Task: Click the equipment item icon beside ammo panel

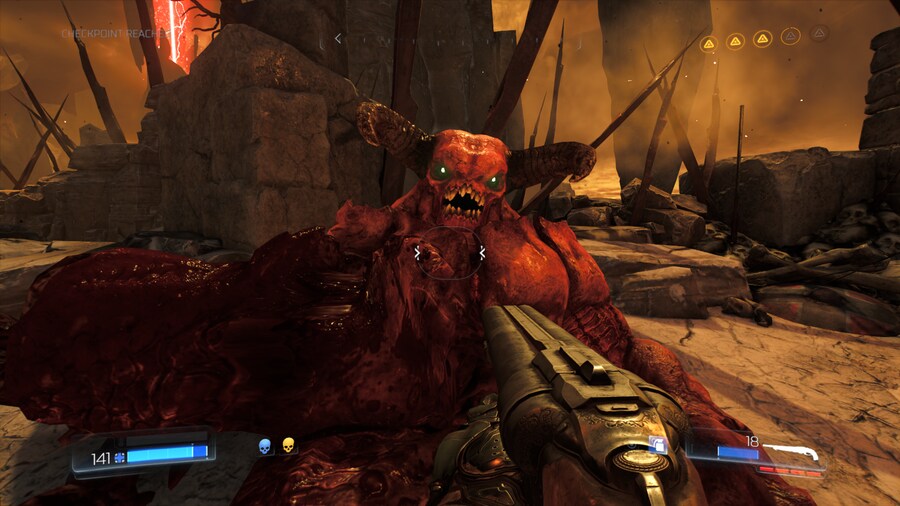Action: click(x=659, y=446)
